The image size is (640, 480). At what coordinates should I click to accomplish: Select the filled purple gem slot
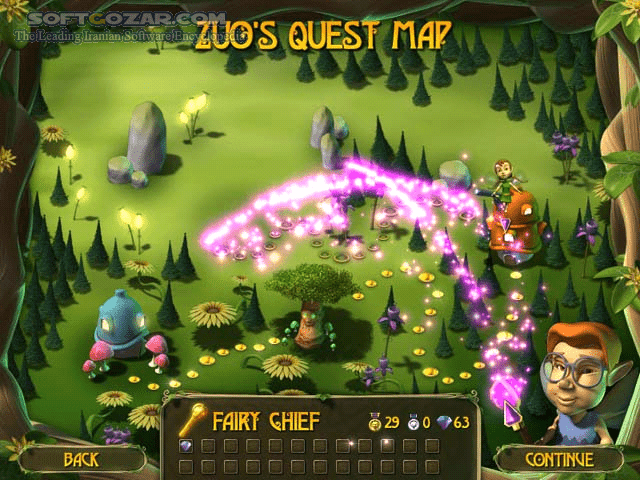click(x=186, y=445)
